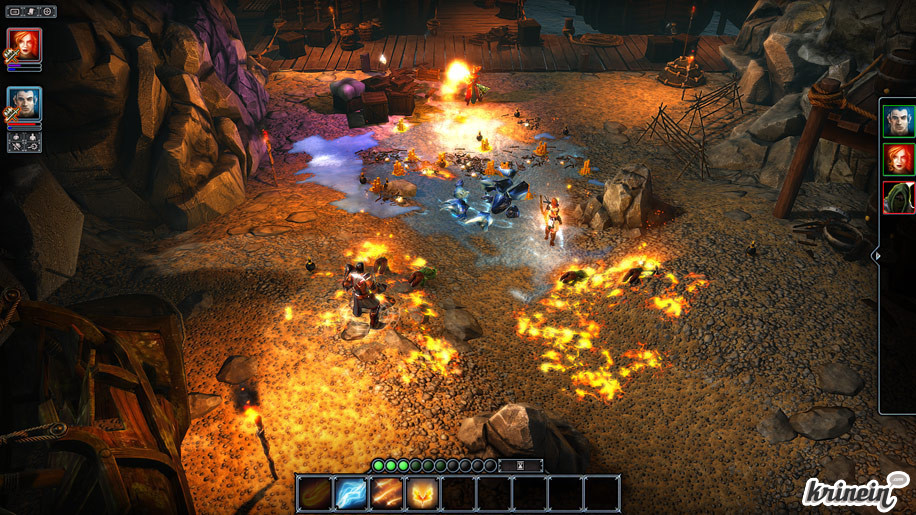Target the green hooded enemy in turn order
The height and width of the screenshot is (515, 916).
898,197
